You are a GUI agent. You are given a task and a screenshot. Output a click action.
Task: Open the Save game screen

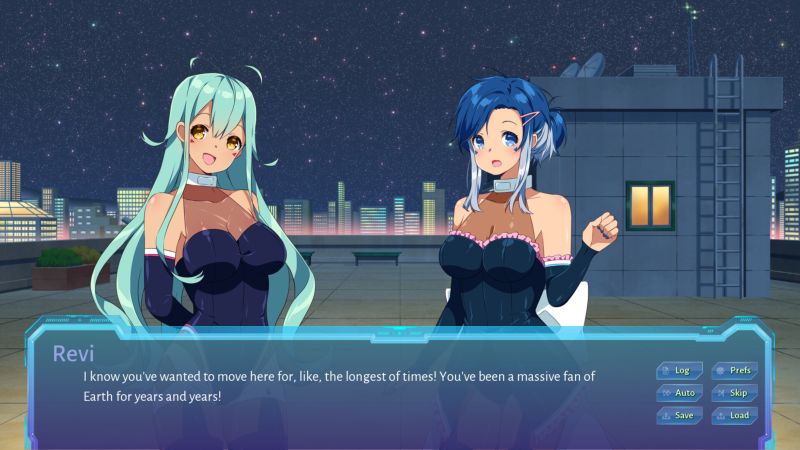click(679, 415)
